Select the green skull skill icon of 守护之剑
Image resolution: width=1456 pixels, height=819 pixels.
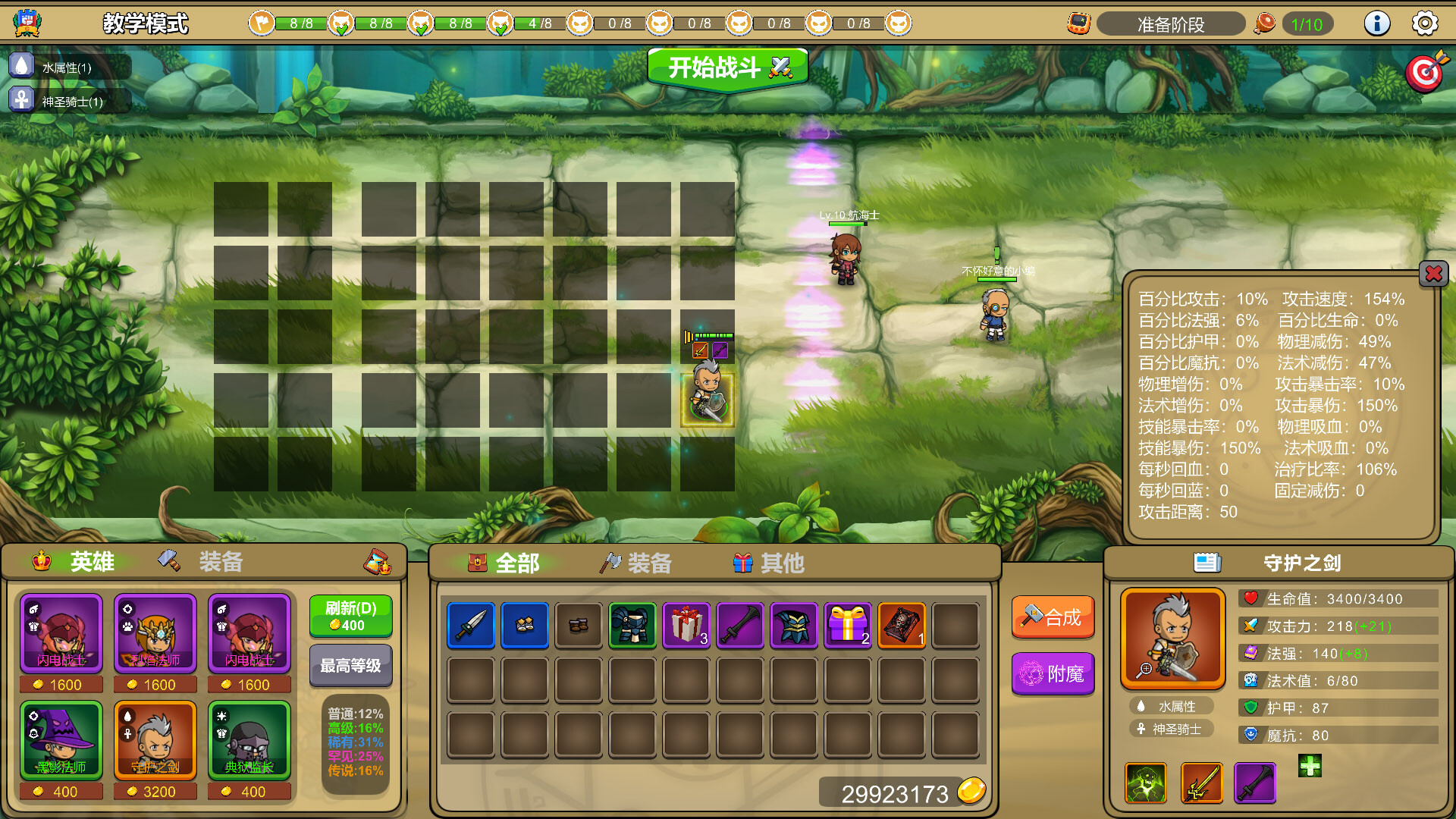point(1145,783)
